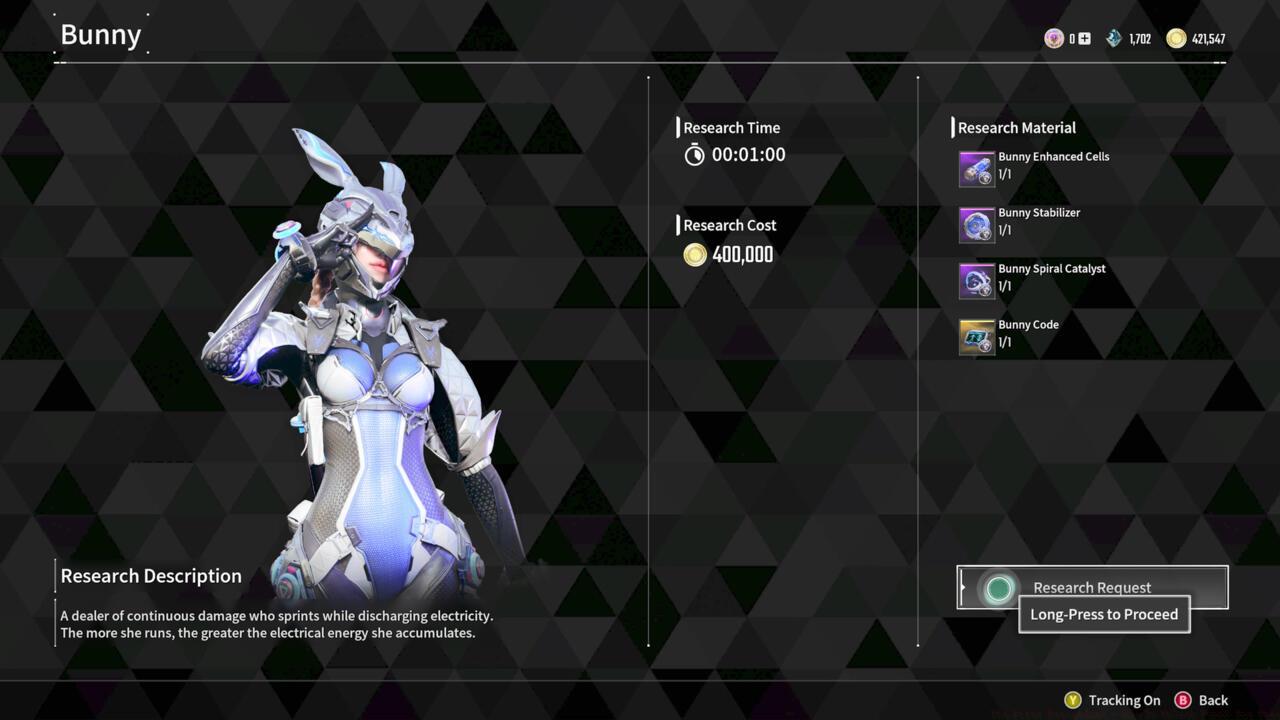The height and width of the screenshot is (720, 1280).
Task: Go Back from the Bunny research screen
Action: (x=1202, y=700)
